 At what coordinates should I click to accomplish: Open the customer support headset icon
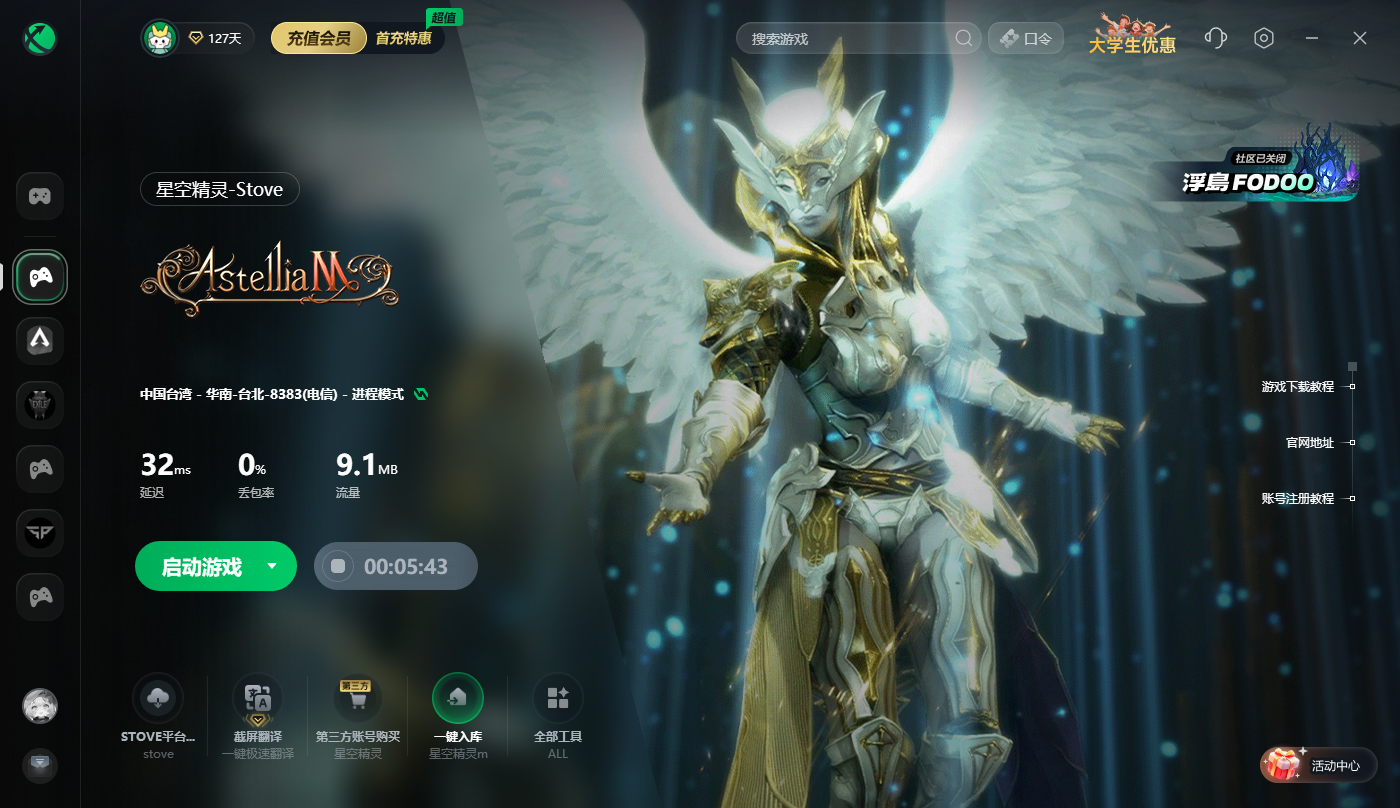pos(1216,38)
